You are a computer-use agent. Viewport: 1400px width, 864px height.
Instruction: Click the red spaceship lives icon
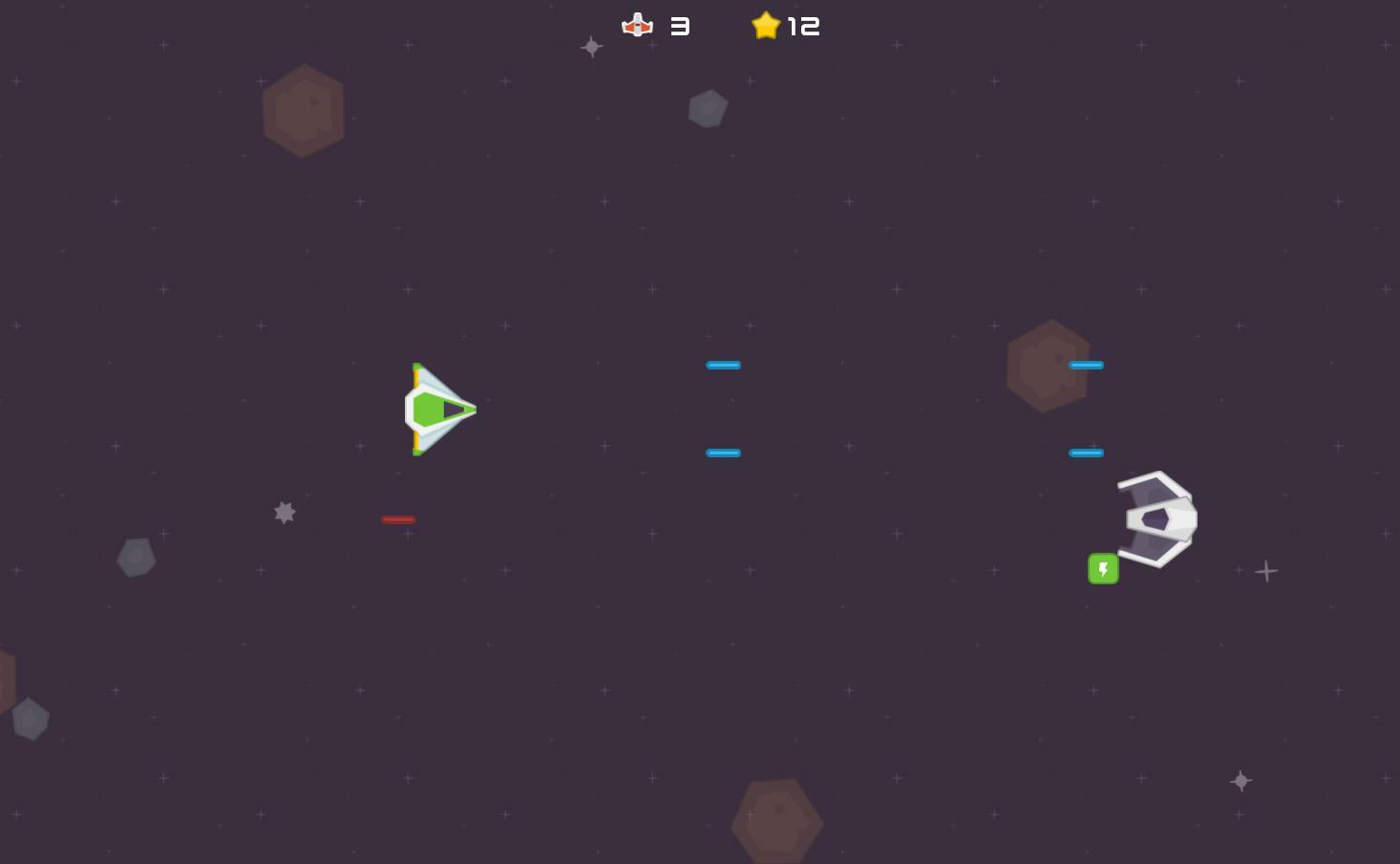637,25
